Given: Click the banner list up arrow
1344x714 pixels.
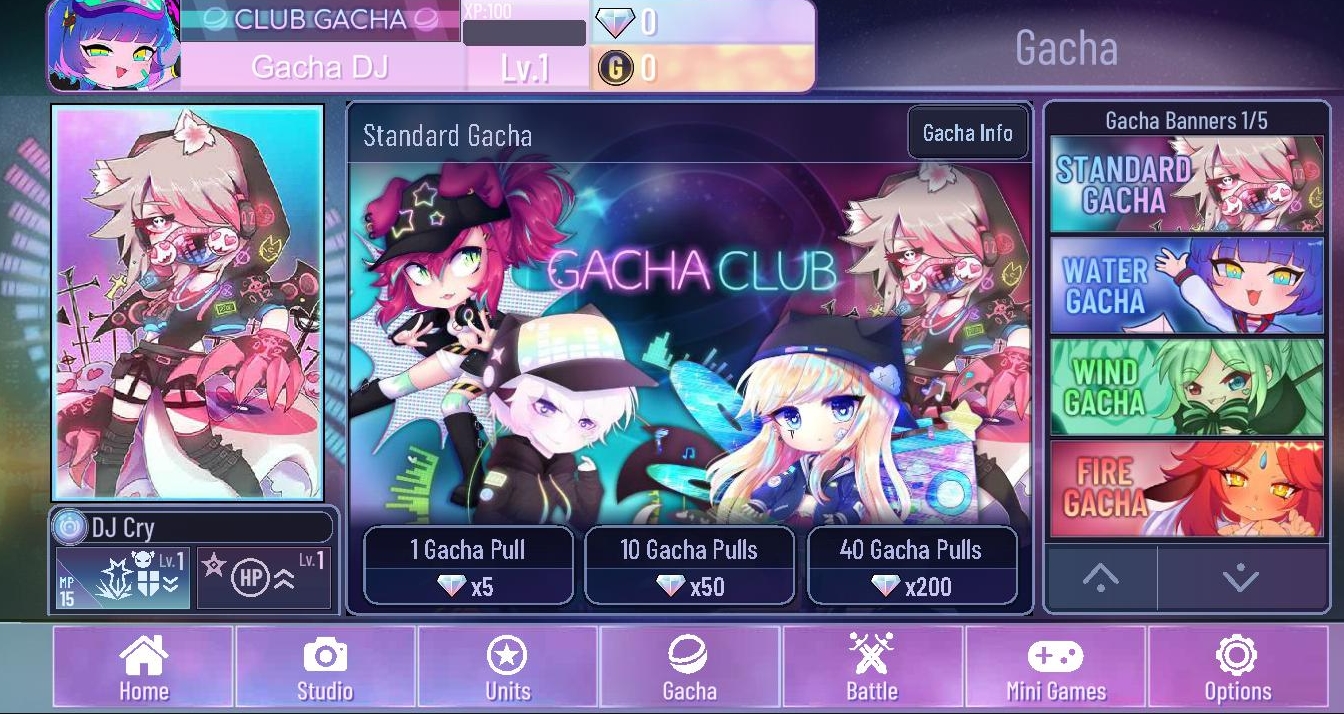Looking at the screenshot, I should tap(1100, 578).
